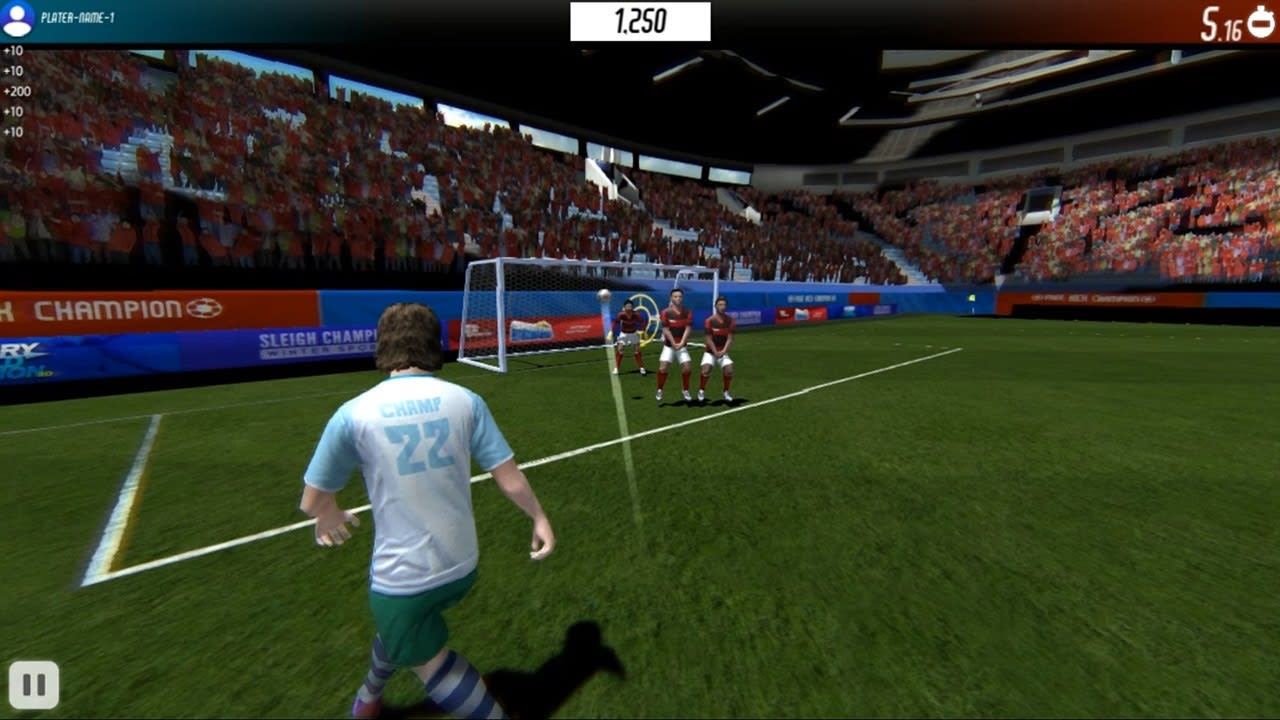This screenshot has height=720, width=1280.
Task: Click the +200 bonus score popup
Action: pos(17,90)
